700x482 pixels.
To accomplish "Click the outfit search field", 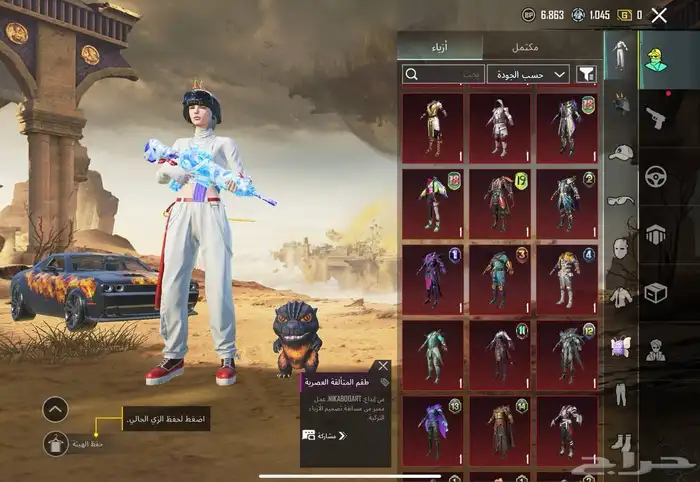I will (x=443, y=74).
